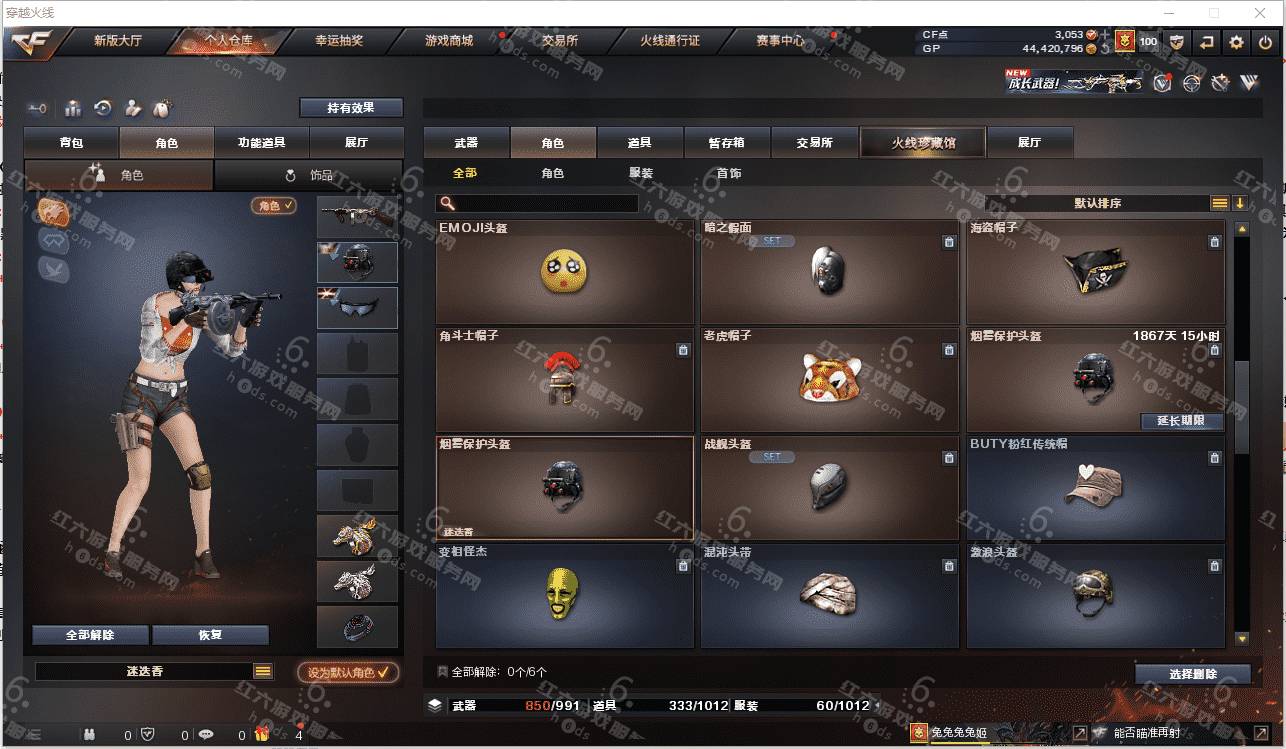
Task: View 持有效果 owned effects
Action: click(351, 107)
